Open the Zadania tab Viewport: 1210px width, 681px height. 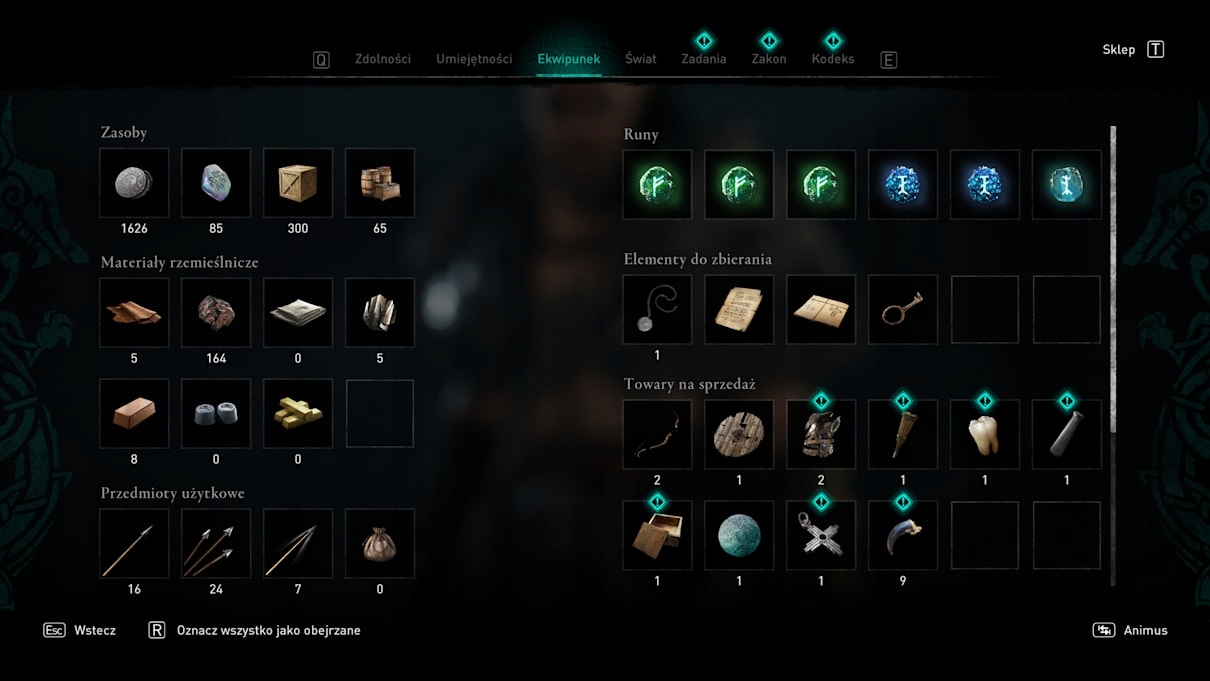point(704,59)
